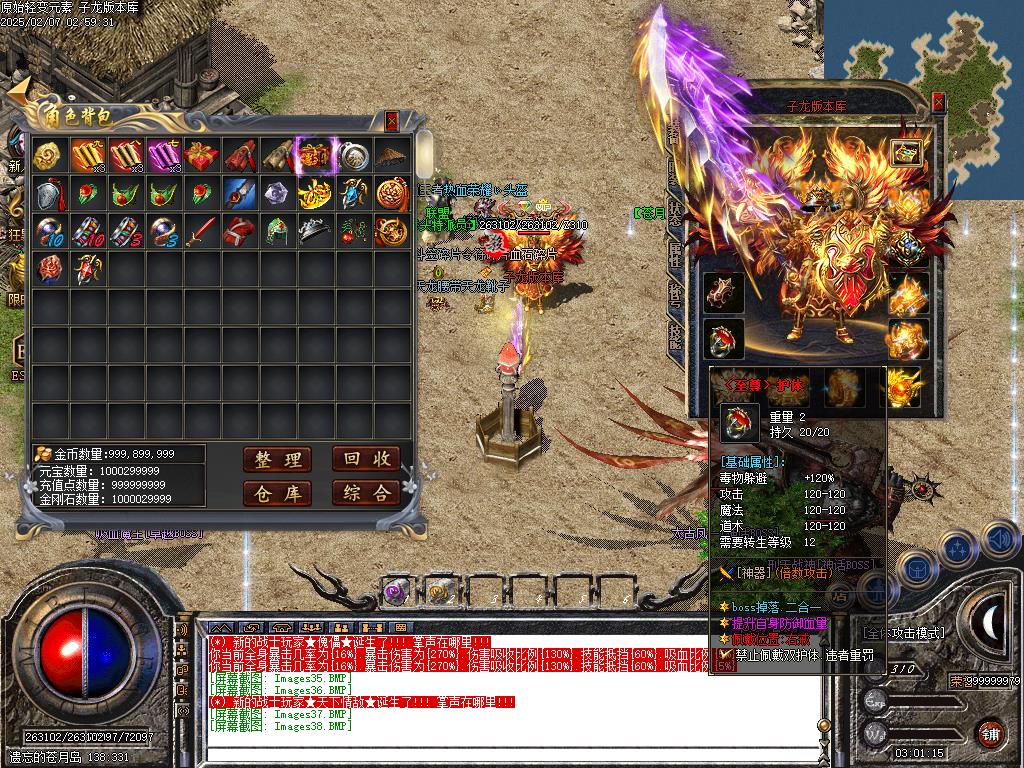Select the purple scroll bundle item
Image resolution: width=1024 pixels, height=768 pixels.
tap(164, 155)
